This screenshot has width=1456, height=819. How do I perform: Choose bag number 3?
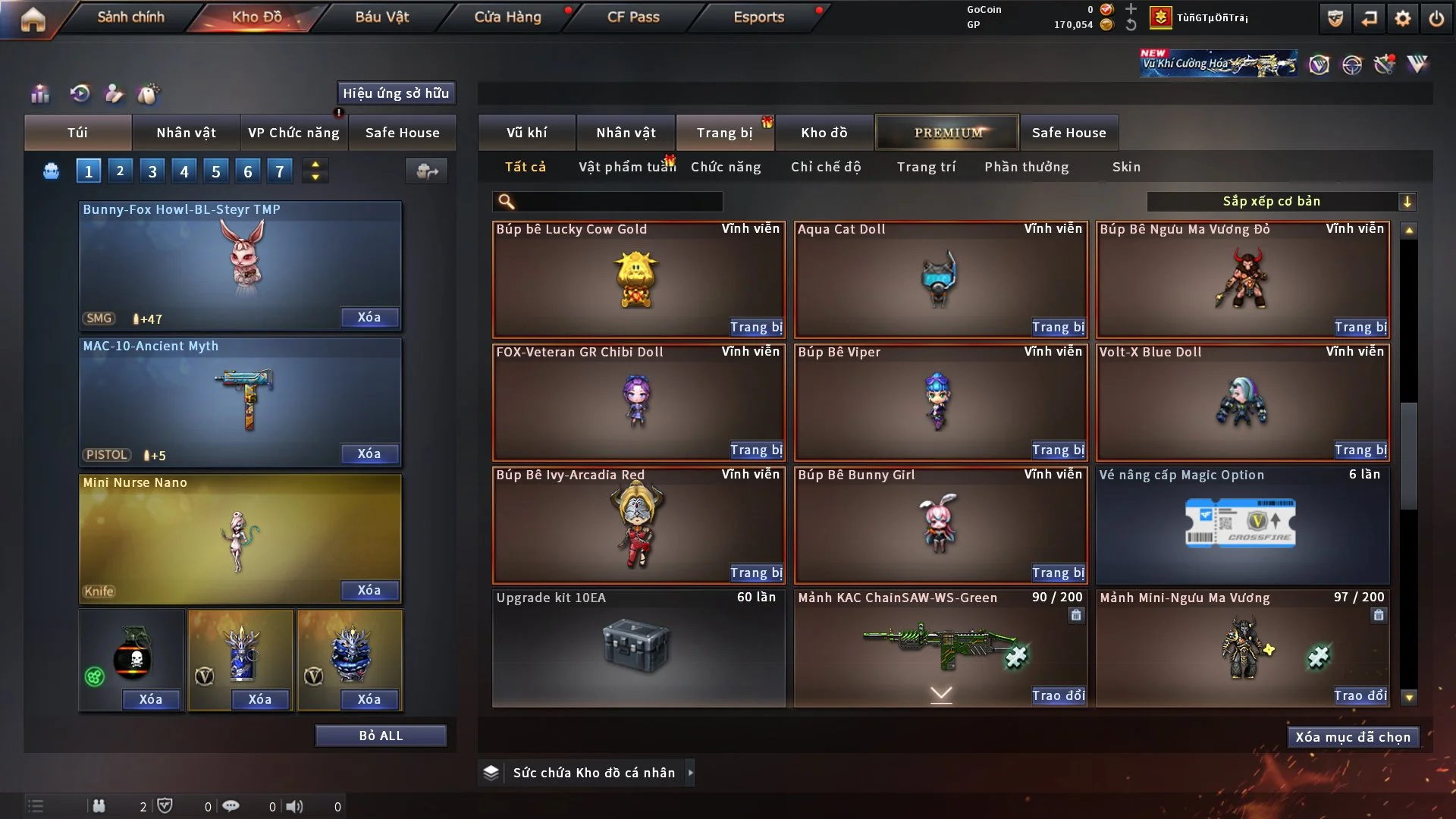click(x=152, y=171)
